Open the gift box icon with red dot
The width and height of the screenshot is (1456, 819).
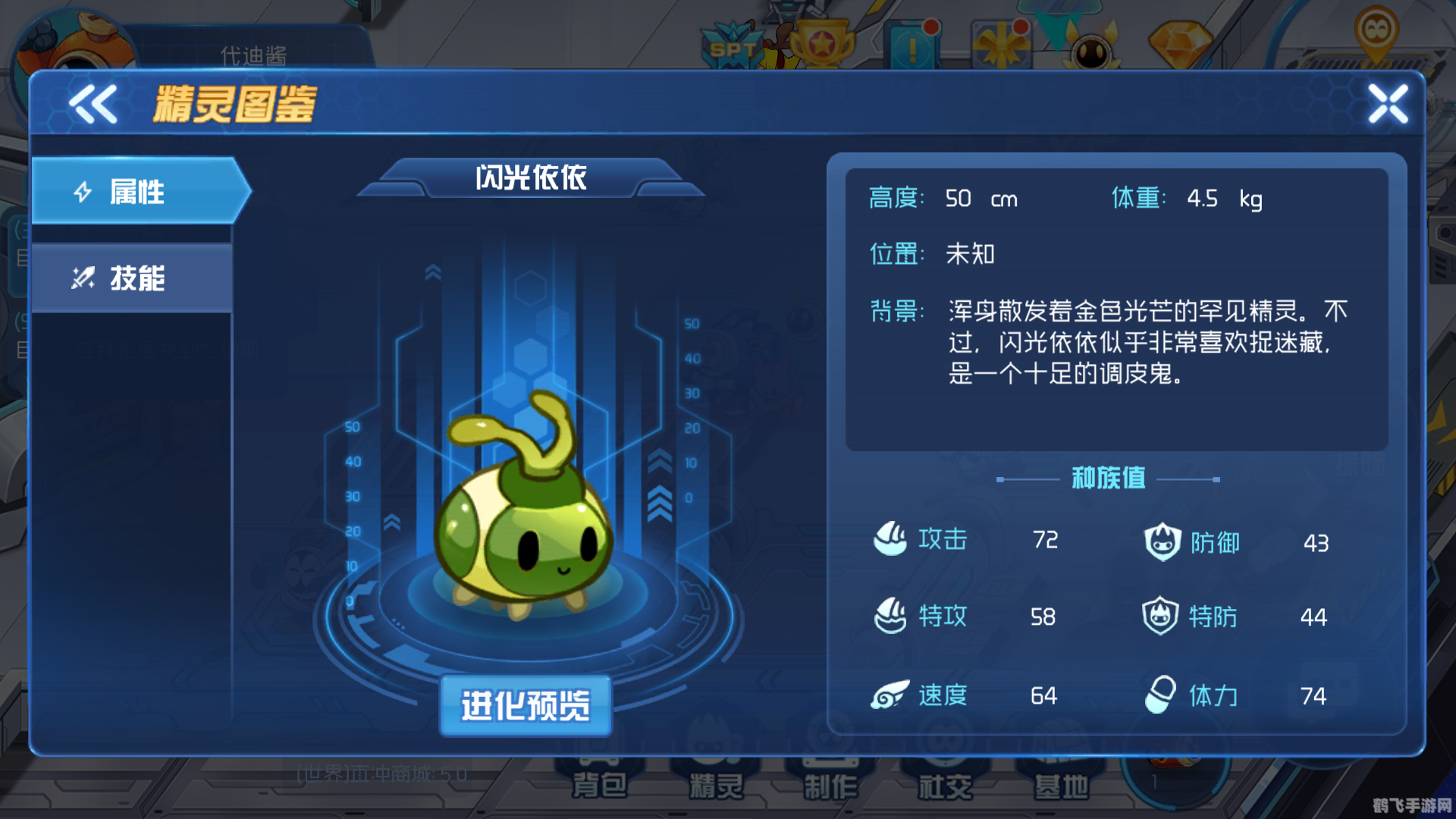coord(1001,44)
